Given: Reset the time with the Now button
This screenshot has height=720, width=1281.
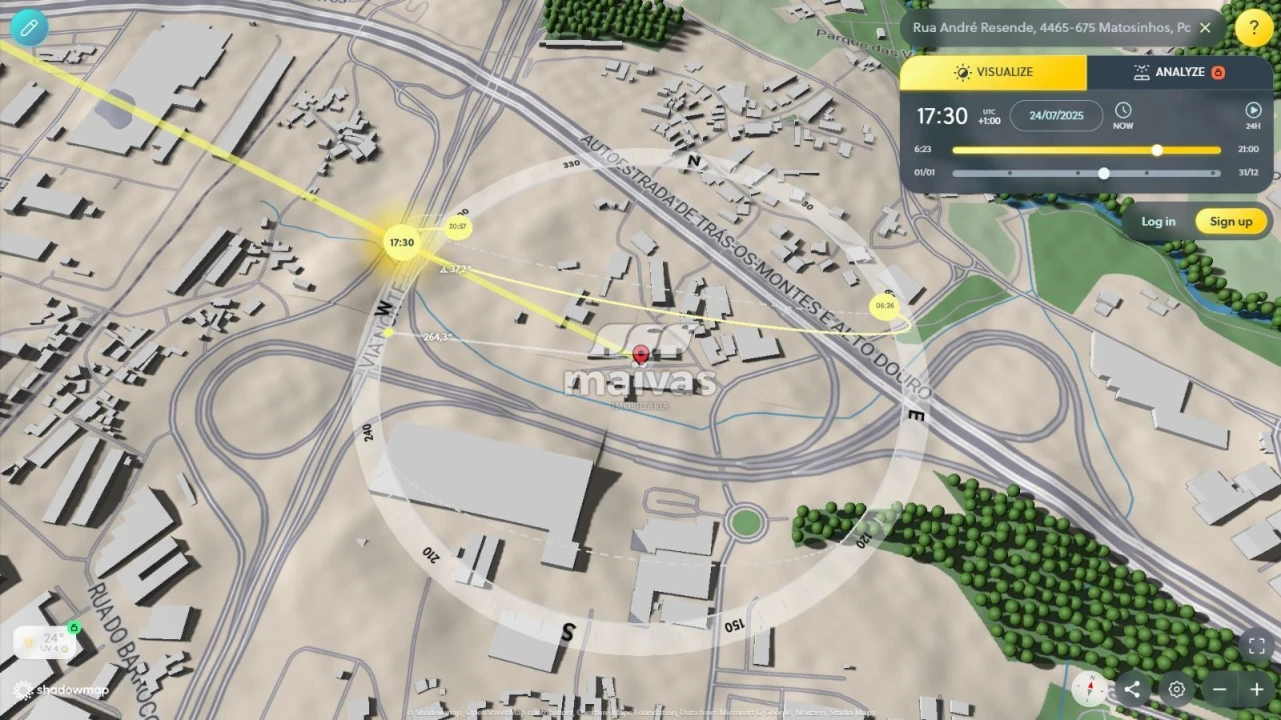Looking at the screenshot, I should pyautogui.click(x=1123, y=116).
